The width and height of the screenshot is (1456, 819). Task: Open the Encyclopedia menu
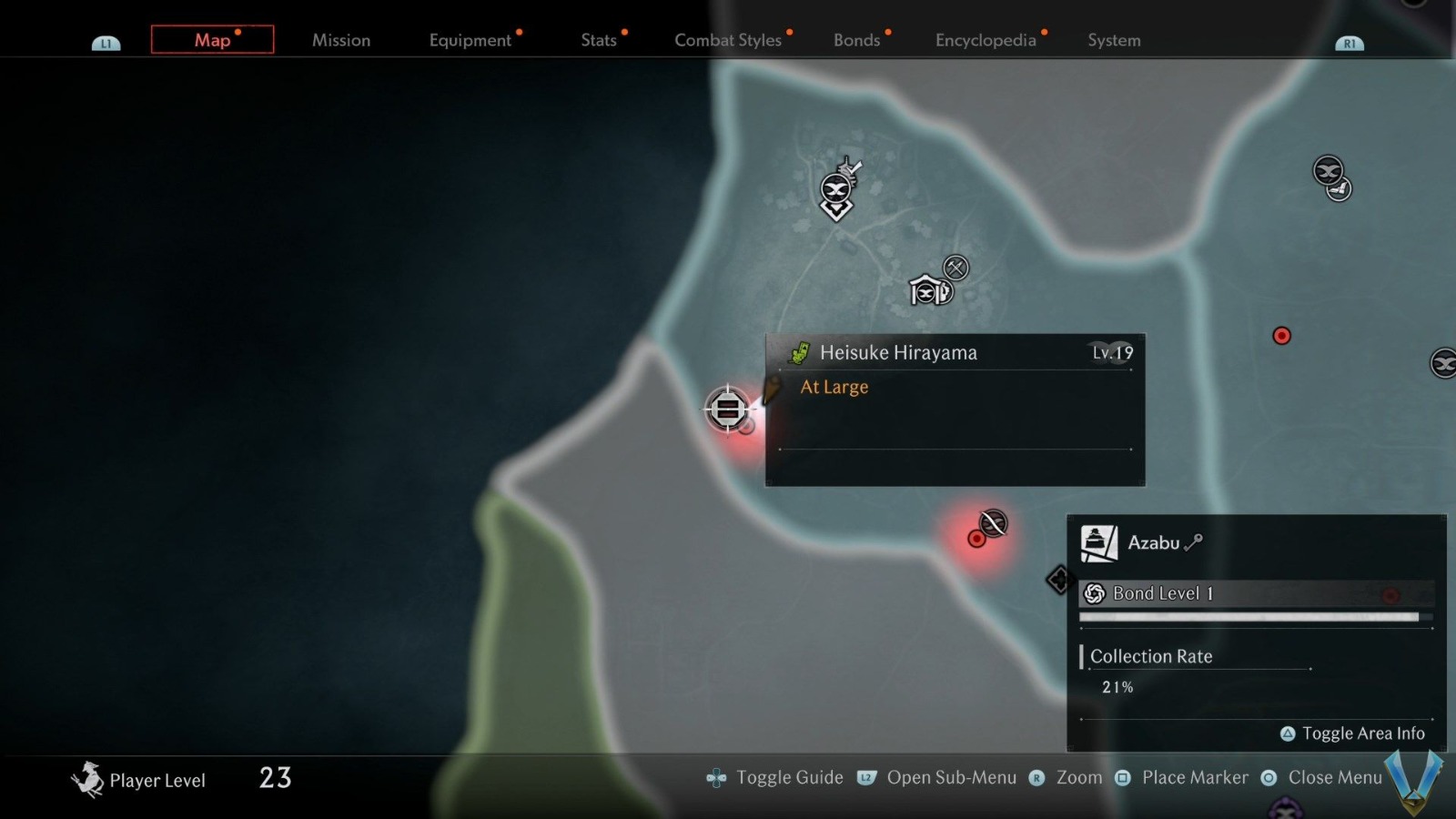(x=986, y=40)
